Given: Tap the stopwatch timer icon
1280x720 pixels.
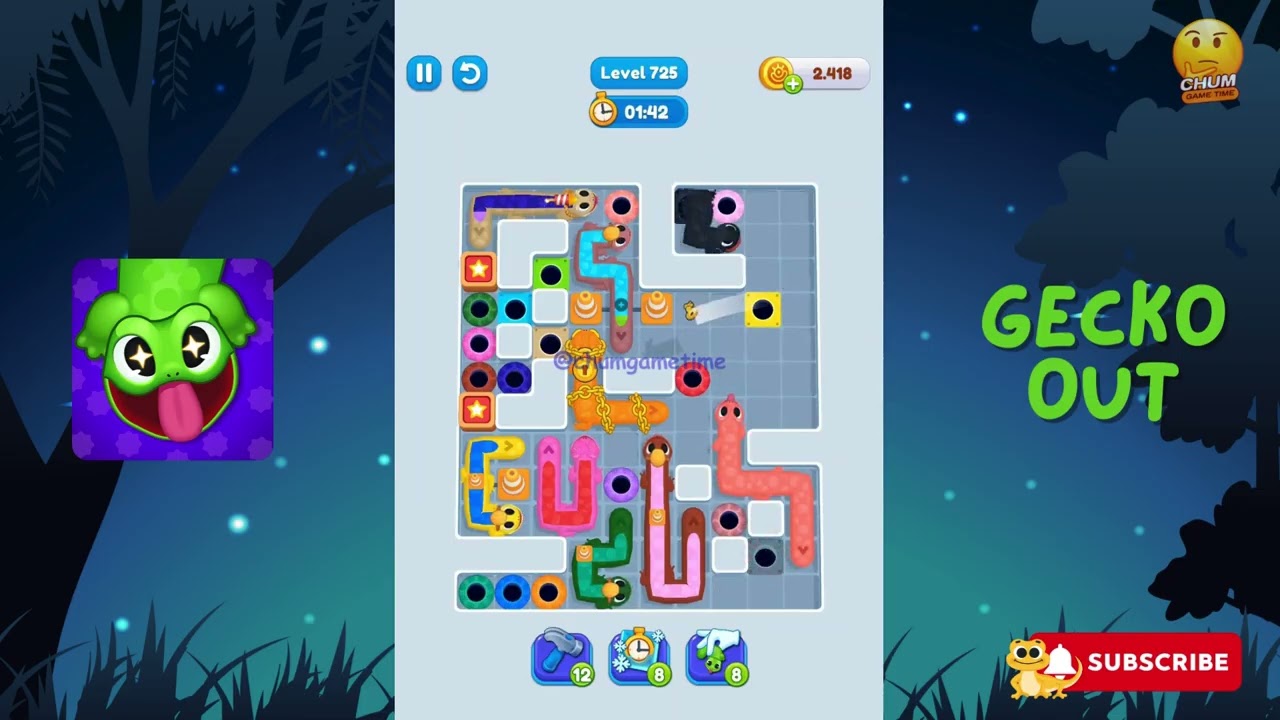Looking at the screenshot, I should pyautogui.click(x=604, y=112).
